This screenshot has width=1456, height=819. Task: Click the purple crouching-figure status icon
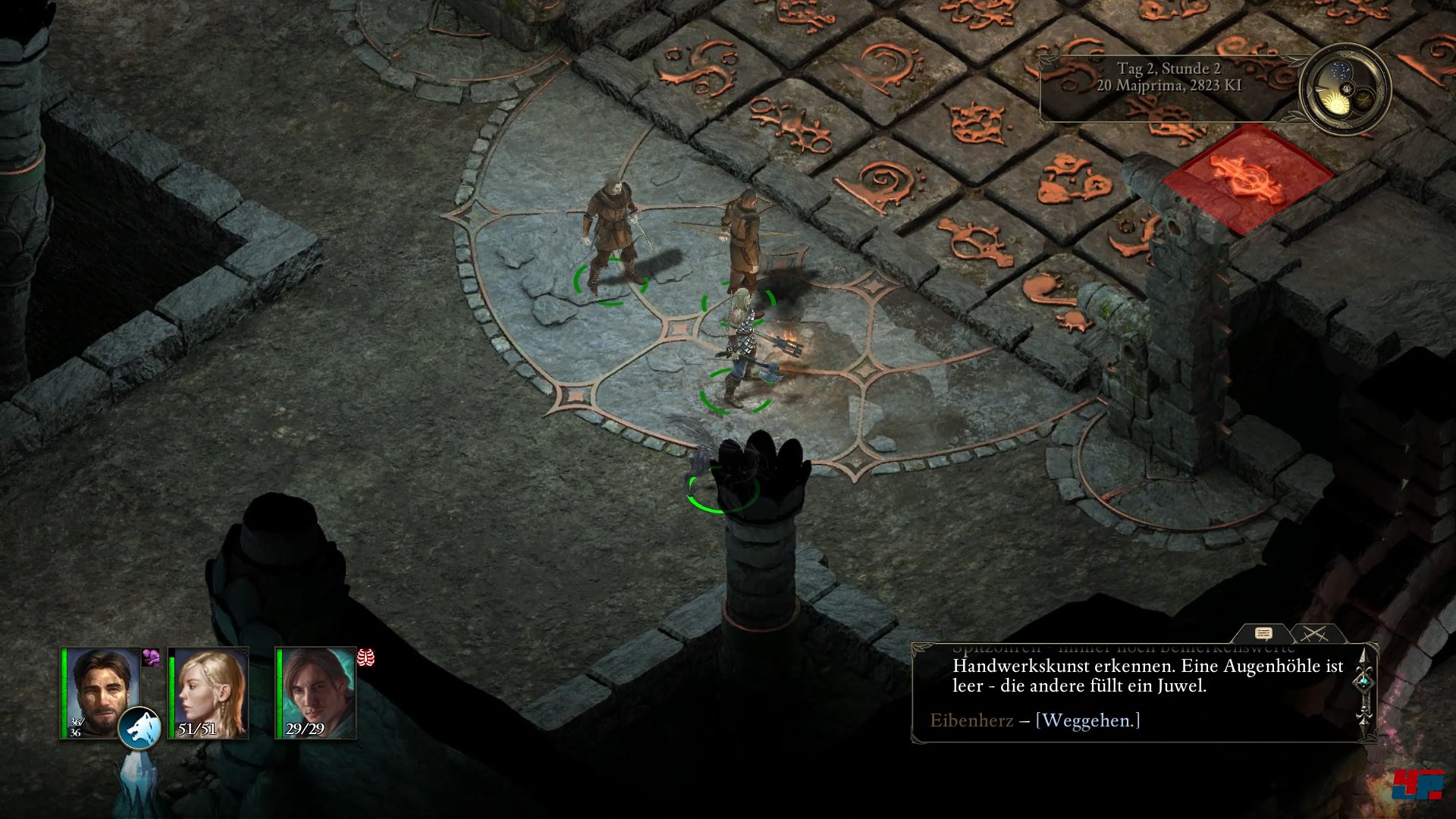point(151,657)
